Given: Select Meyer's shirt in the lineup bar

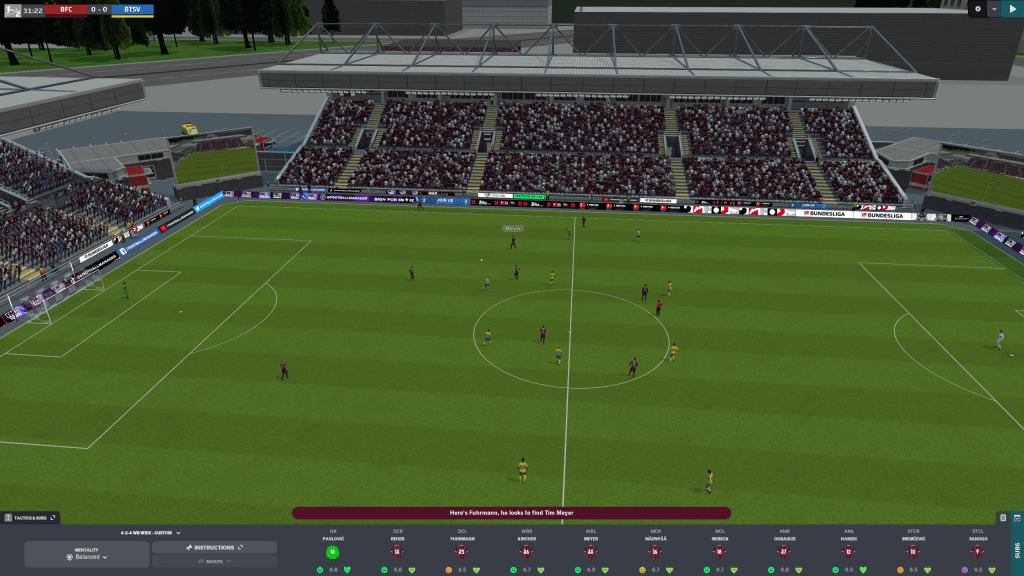Looking at the screenshot, I should (x=591, y=551).
